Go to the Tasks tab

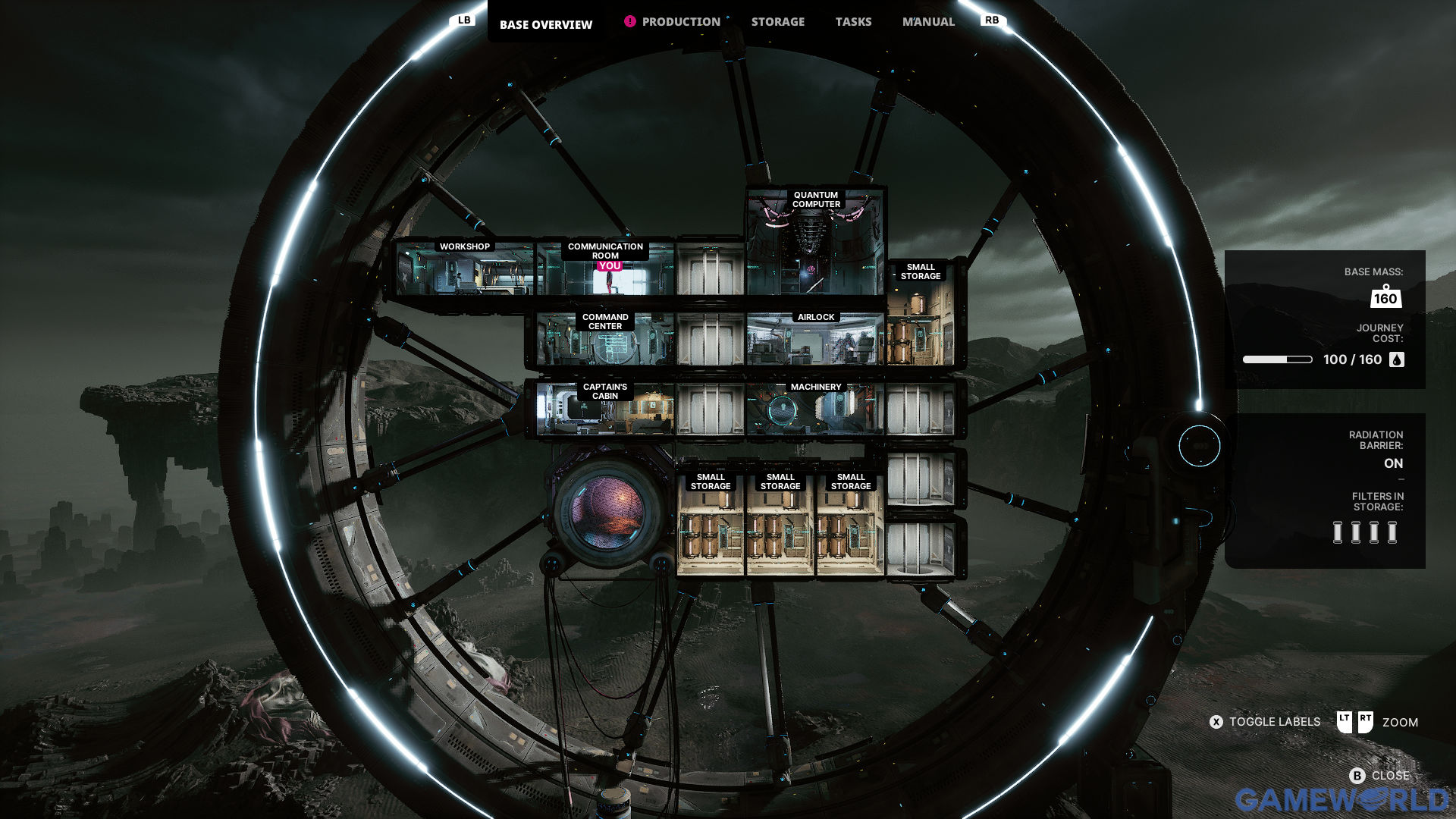tap(853, 22)
